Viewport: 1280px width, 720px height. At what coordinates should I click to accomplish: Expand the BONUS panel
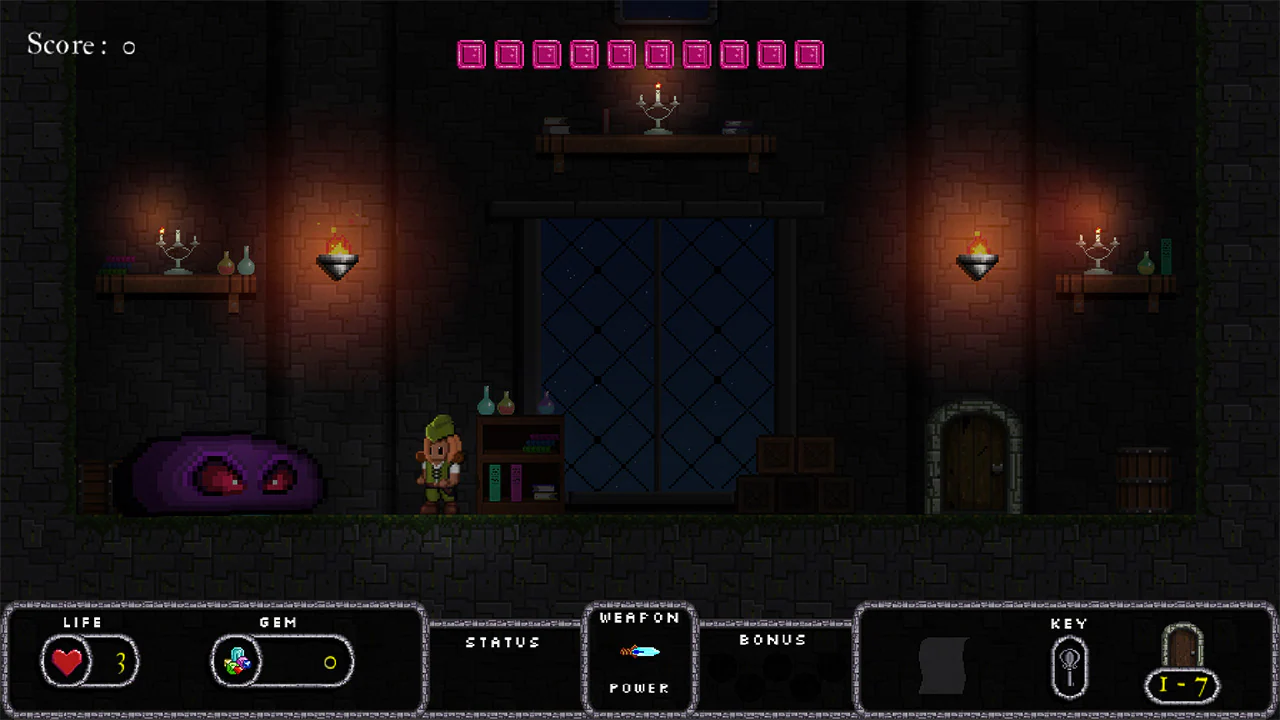tap(772, 640)
